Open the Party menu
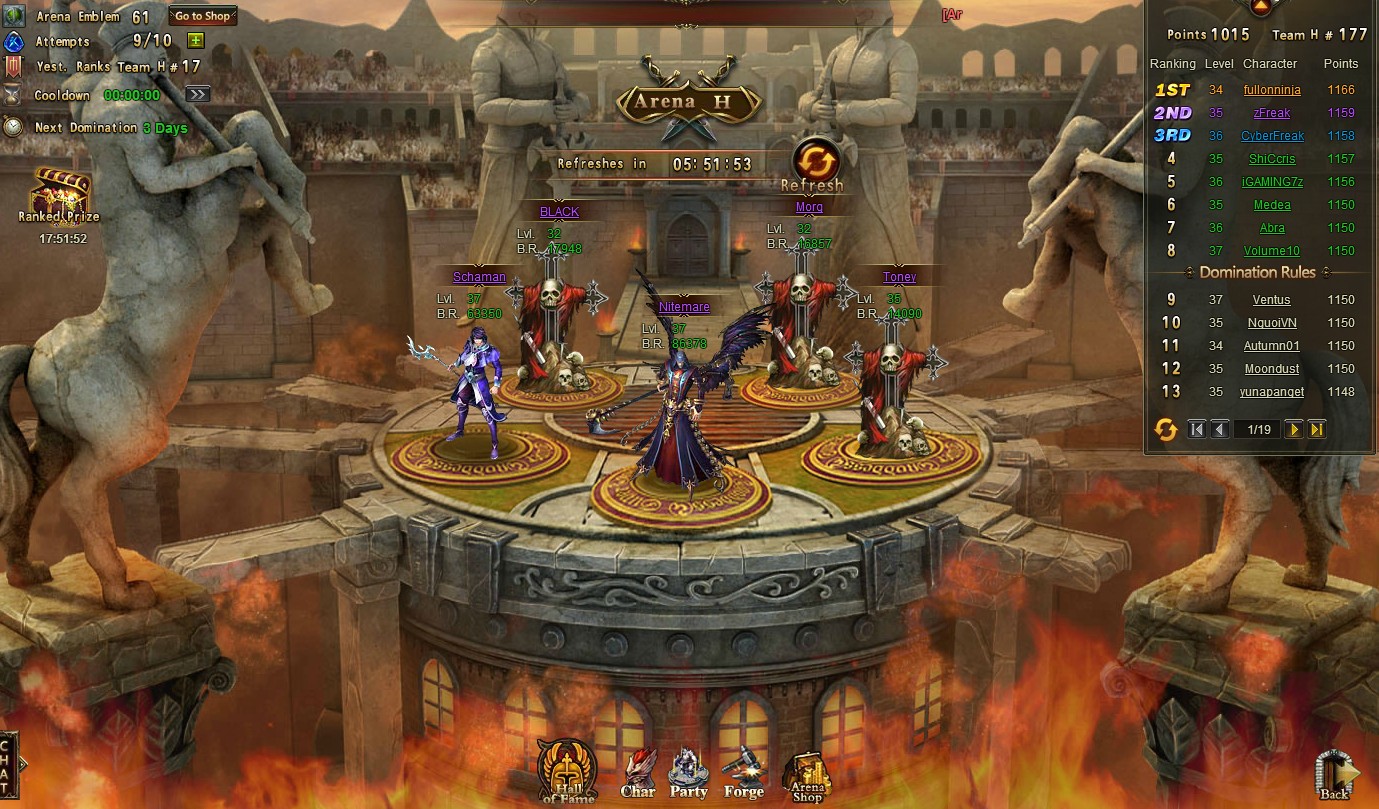The image size is (1379, 809). (688, 775)
